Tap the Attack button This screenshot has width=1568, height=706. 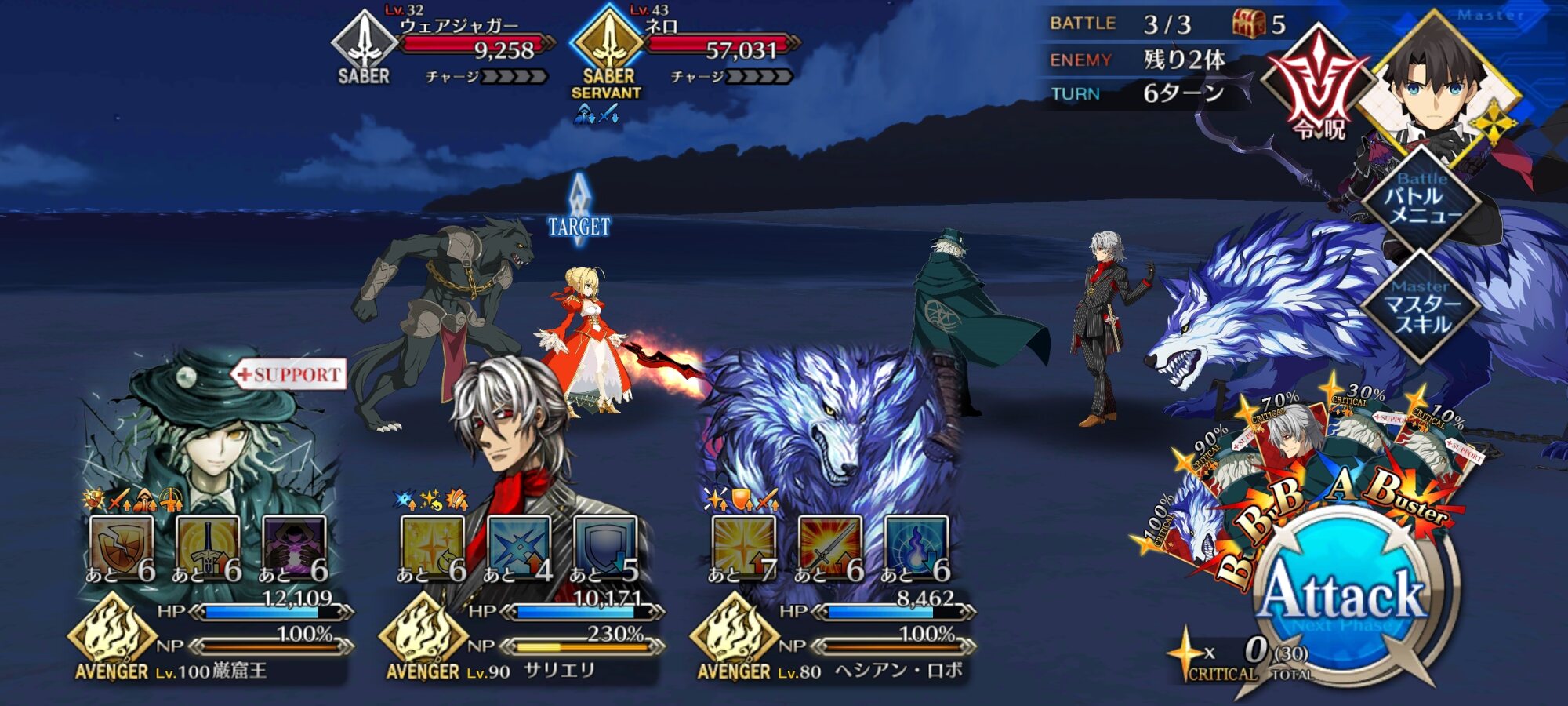1342,595
